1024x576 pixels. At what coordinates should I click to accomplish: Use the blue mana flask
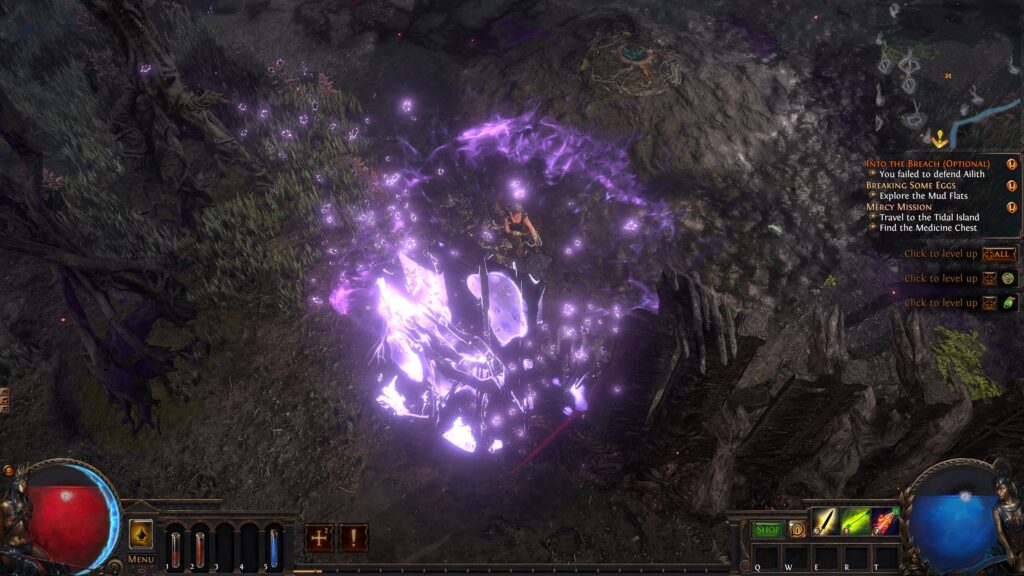pyautogui.click(x=274, y=547)
